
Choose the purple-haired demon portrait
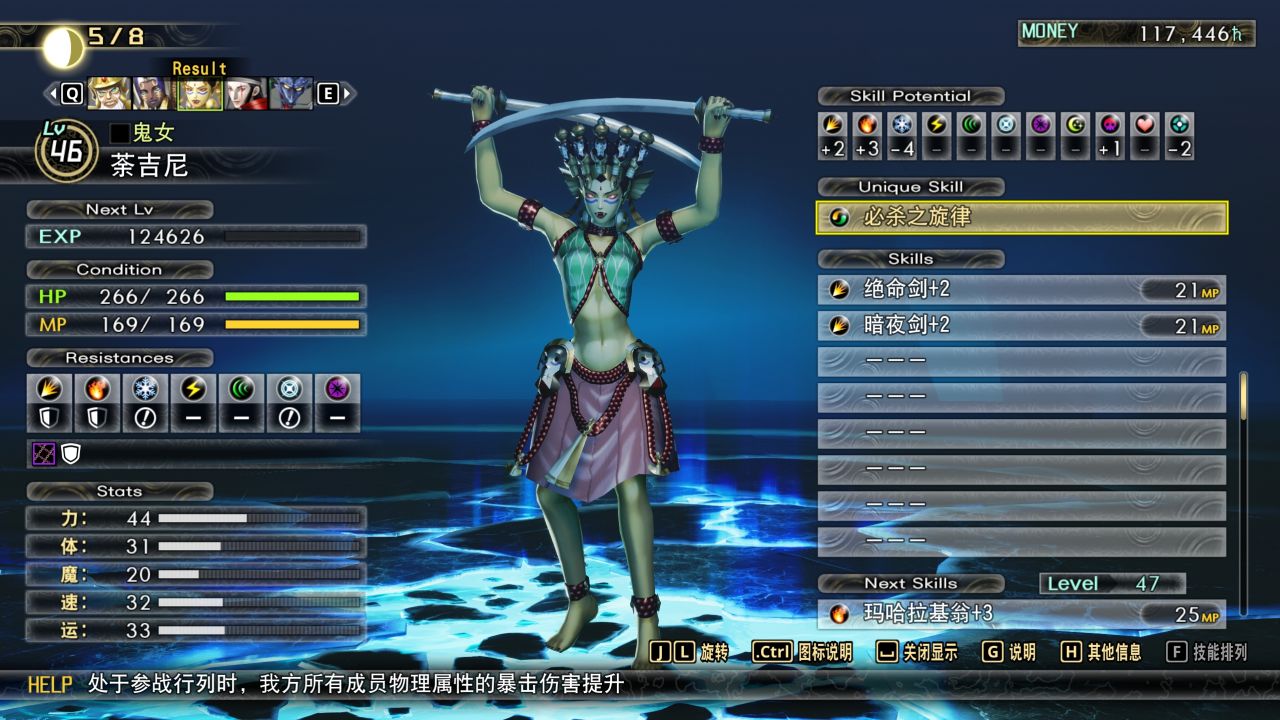click(153, 94)
